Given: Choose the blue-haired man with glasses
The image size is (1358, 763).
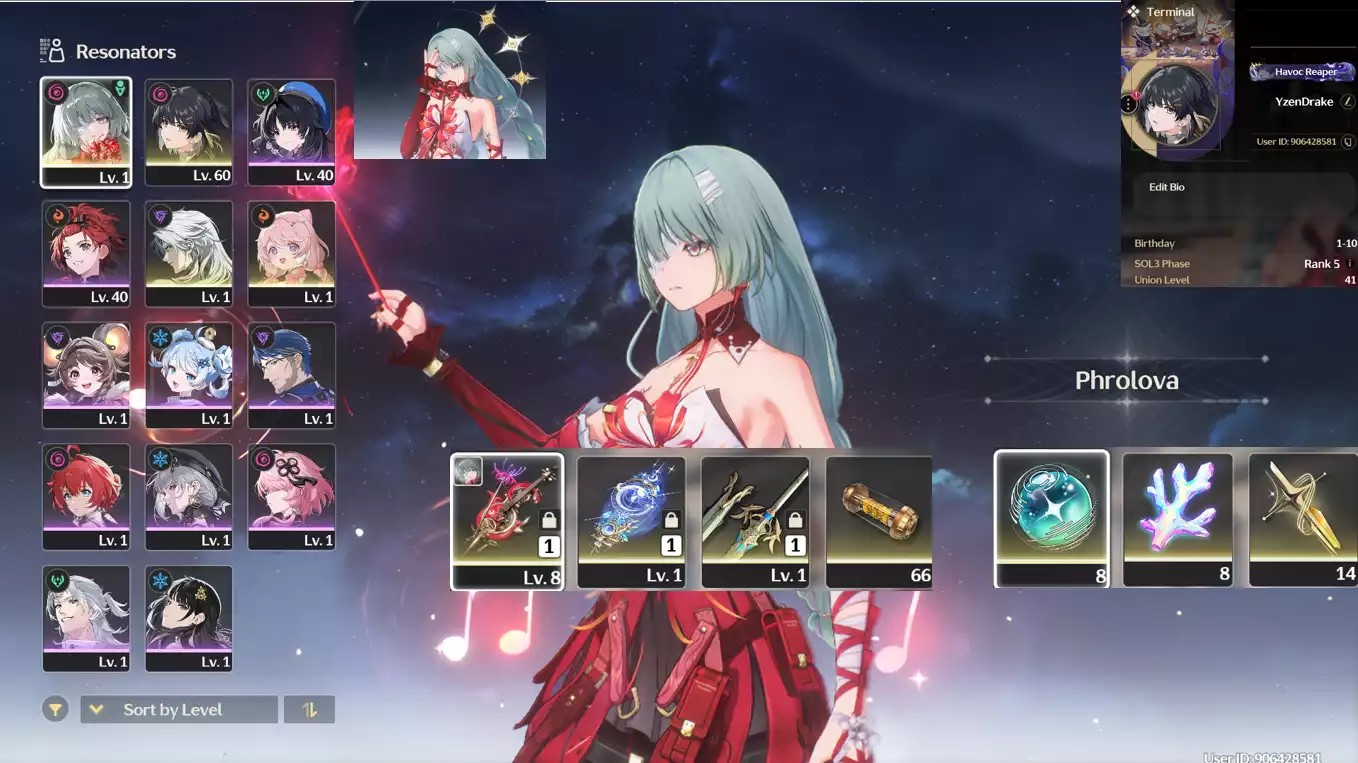Looking at the screenshot, I should [291, 375].
